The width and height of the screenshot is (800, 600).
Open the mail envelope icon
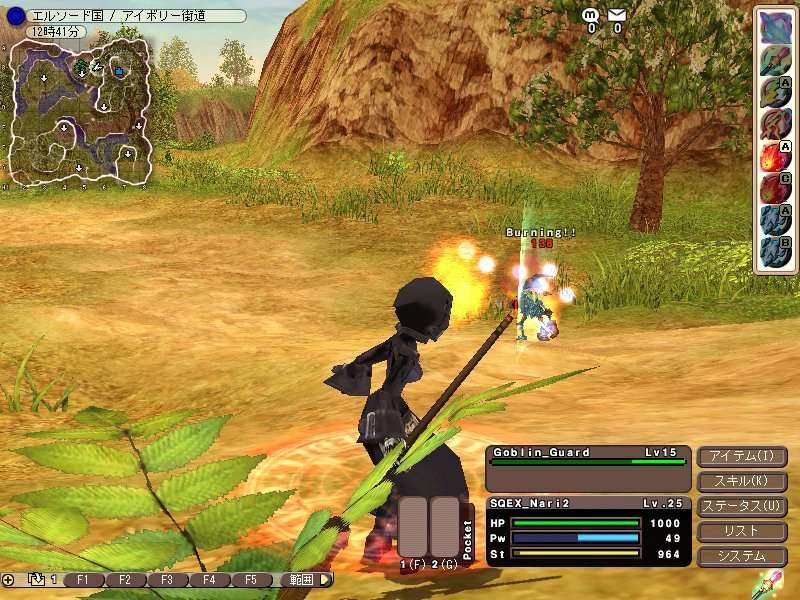pos(617,15)
